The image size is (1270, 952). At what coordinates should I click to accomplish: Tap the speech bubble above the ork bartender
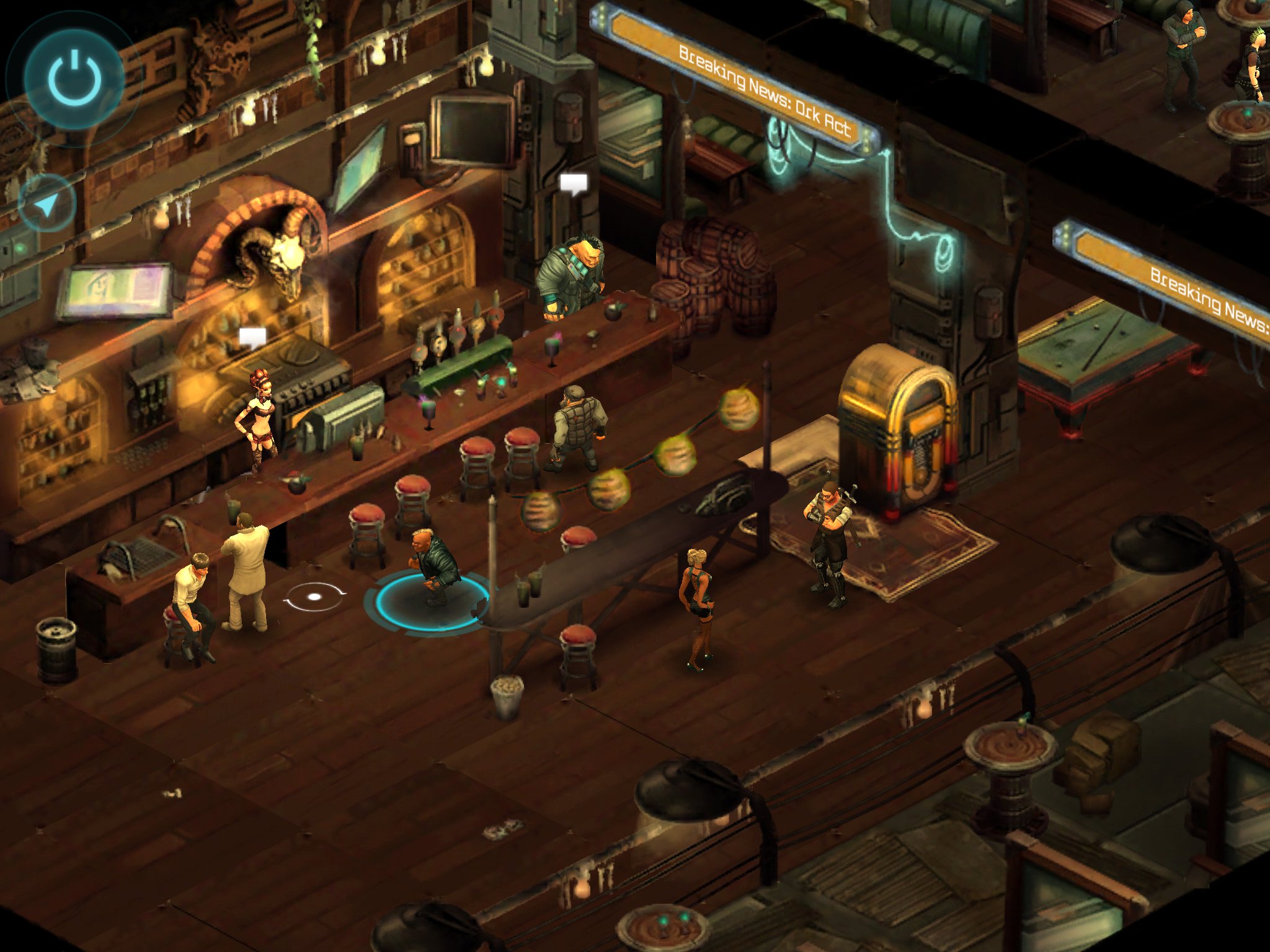(x=574, y=183)
